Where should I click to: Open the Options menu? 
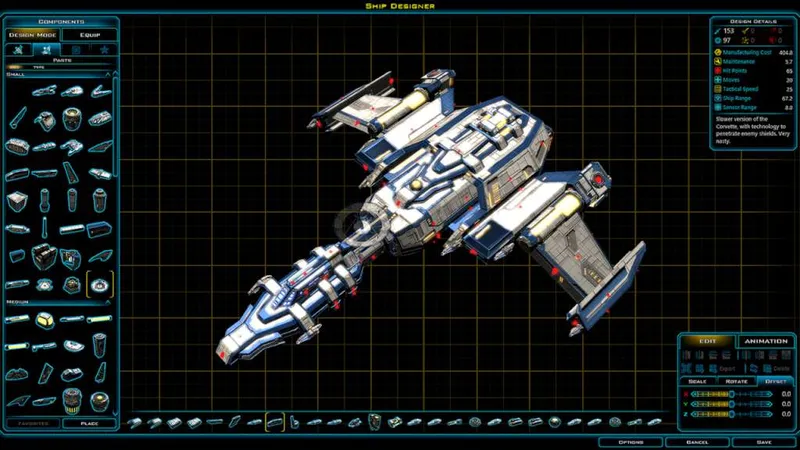tap(630, 441)
